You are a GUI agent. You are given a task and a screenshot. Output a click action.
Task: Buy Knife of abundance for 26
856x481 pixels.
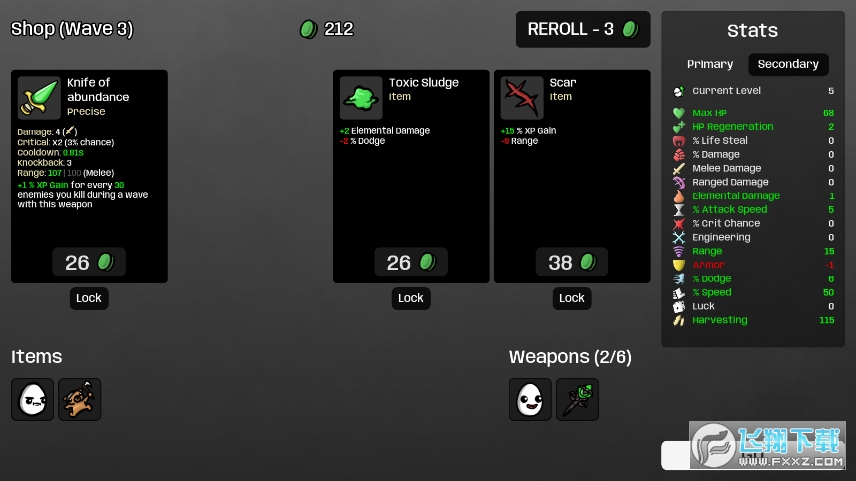[x=89, y=262]
